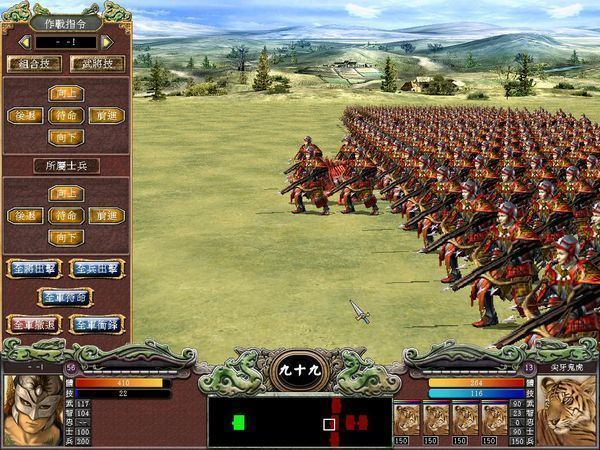Open the 組合技 combo skills
Screen dimensions: 600x450
pyautogui.click(x=34, y=63)
